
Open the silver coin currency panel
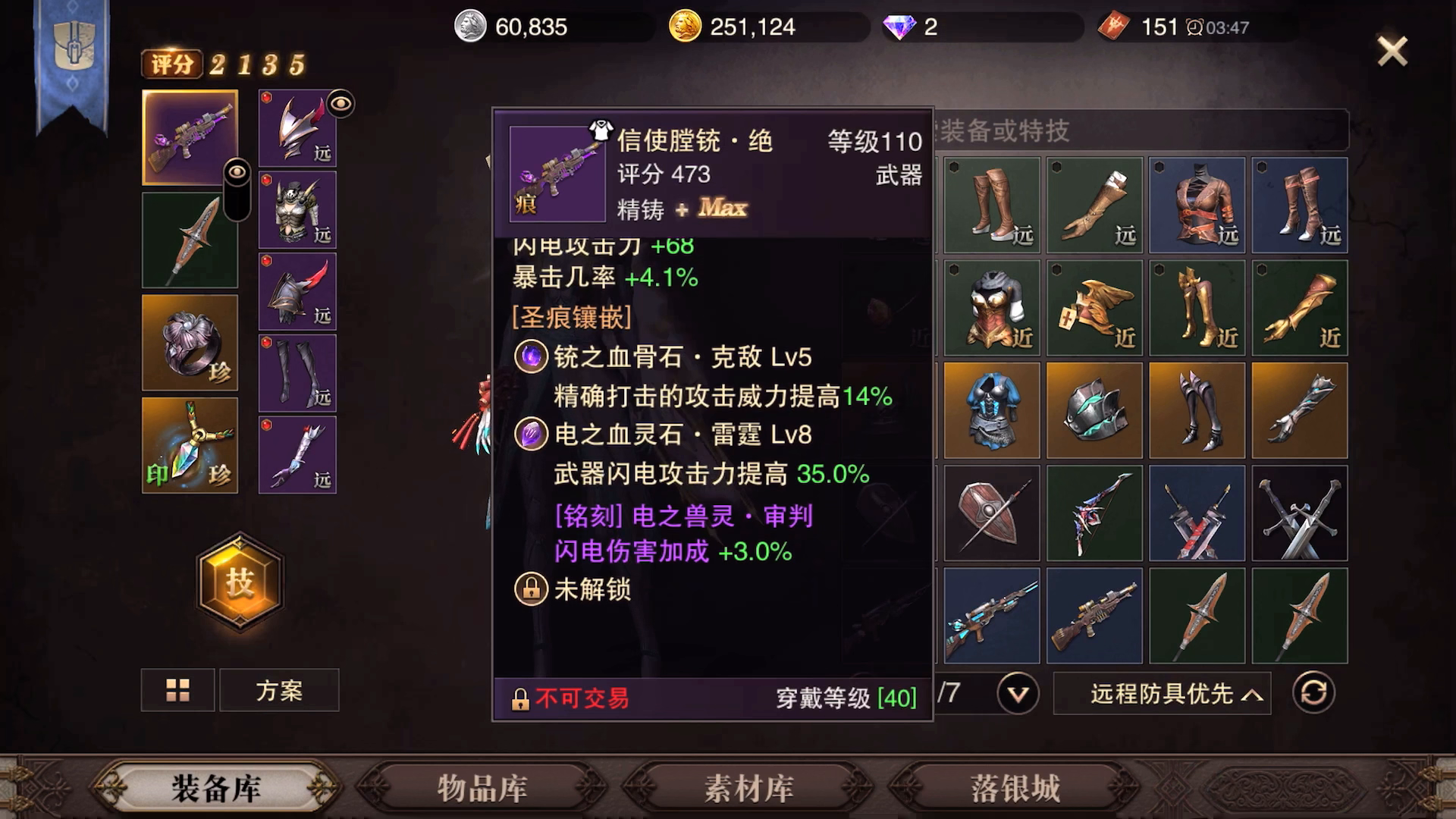470,27
